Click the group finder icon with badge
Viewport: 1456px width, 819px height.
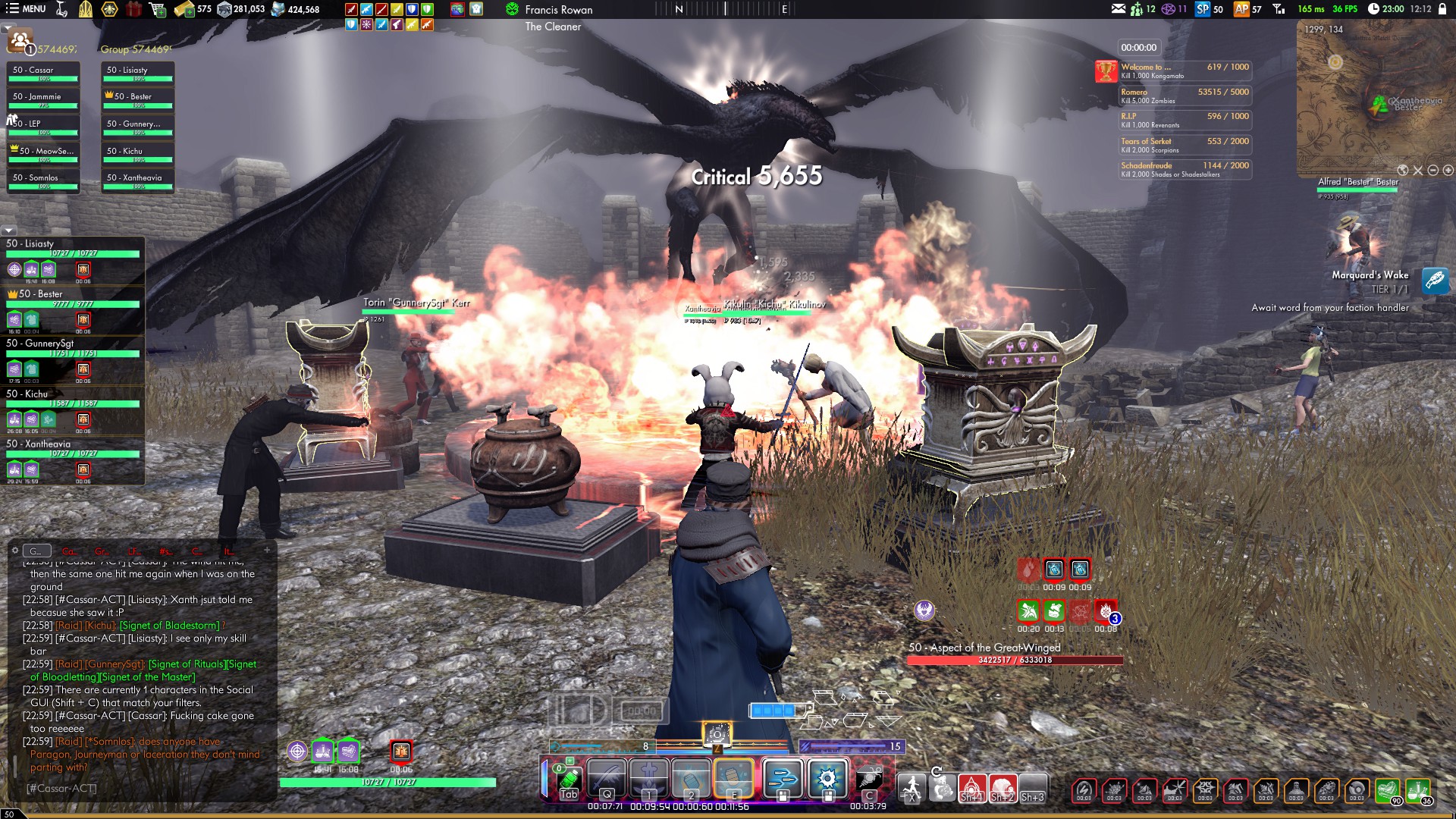coord(20,41)
